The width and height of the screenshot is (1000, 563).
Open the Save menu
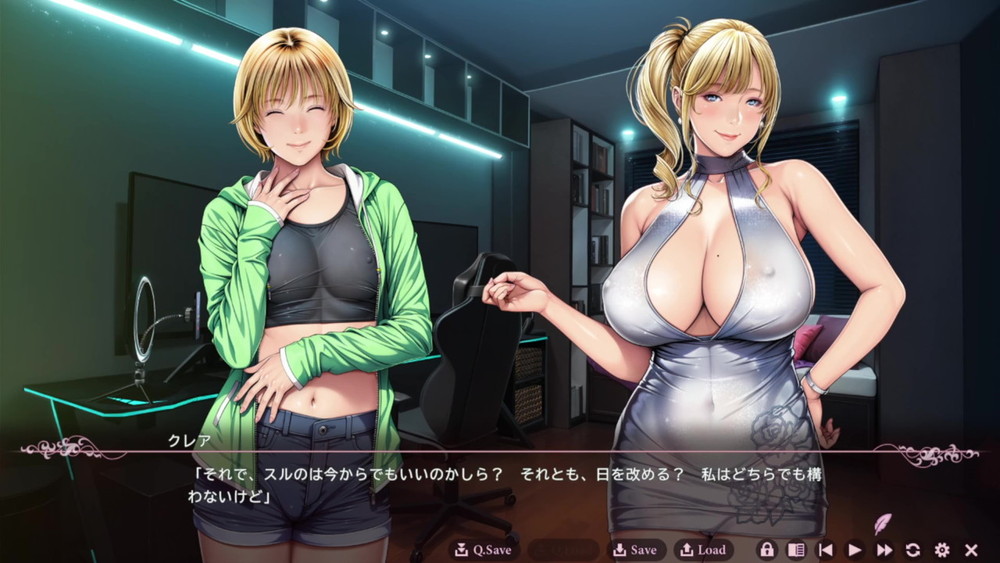pyautogui.click(x=635, y=550)
